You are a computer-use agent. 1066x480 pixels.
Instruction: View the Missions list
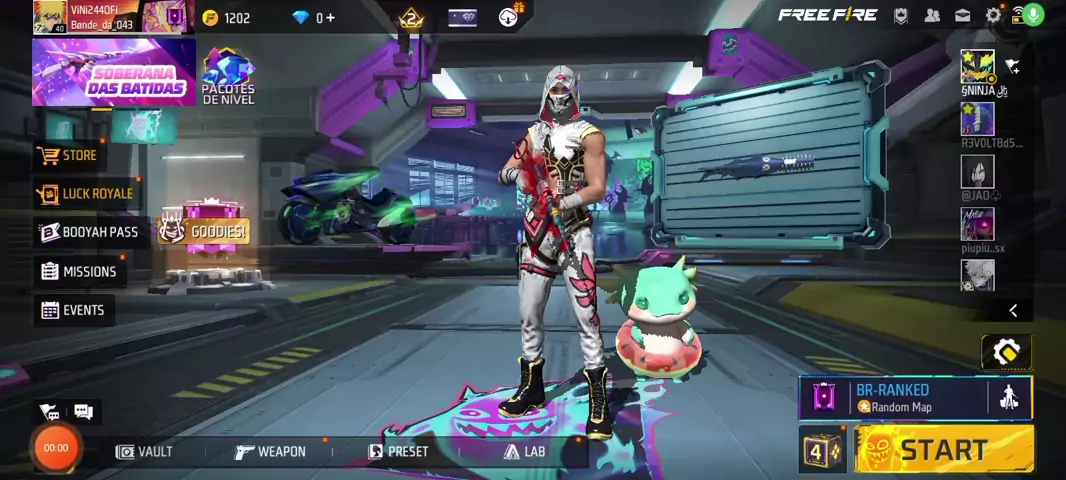click(78, 271)
